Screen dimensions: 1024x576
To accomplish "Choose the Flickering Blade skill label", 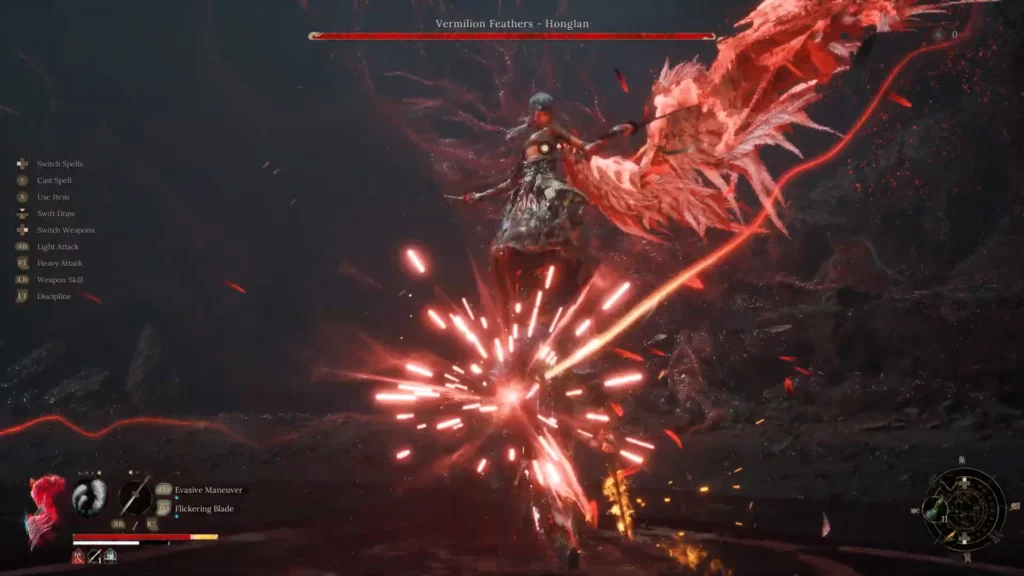I will 206,508.
